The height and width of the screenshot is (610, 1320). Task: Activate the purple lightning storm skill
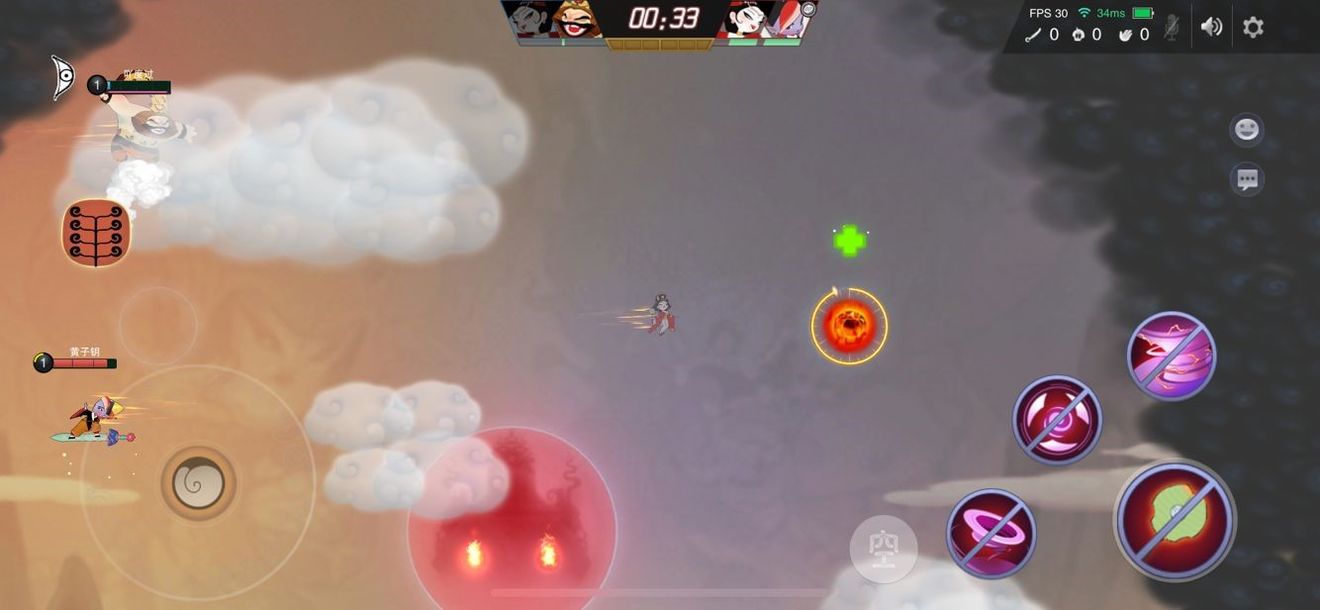pyautogui.click(x=1171, y=356)
